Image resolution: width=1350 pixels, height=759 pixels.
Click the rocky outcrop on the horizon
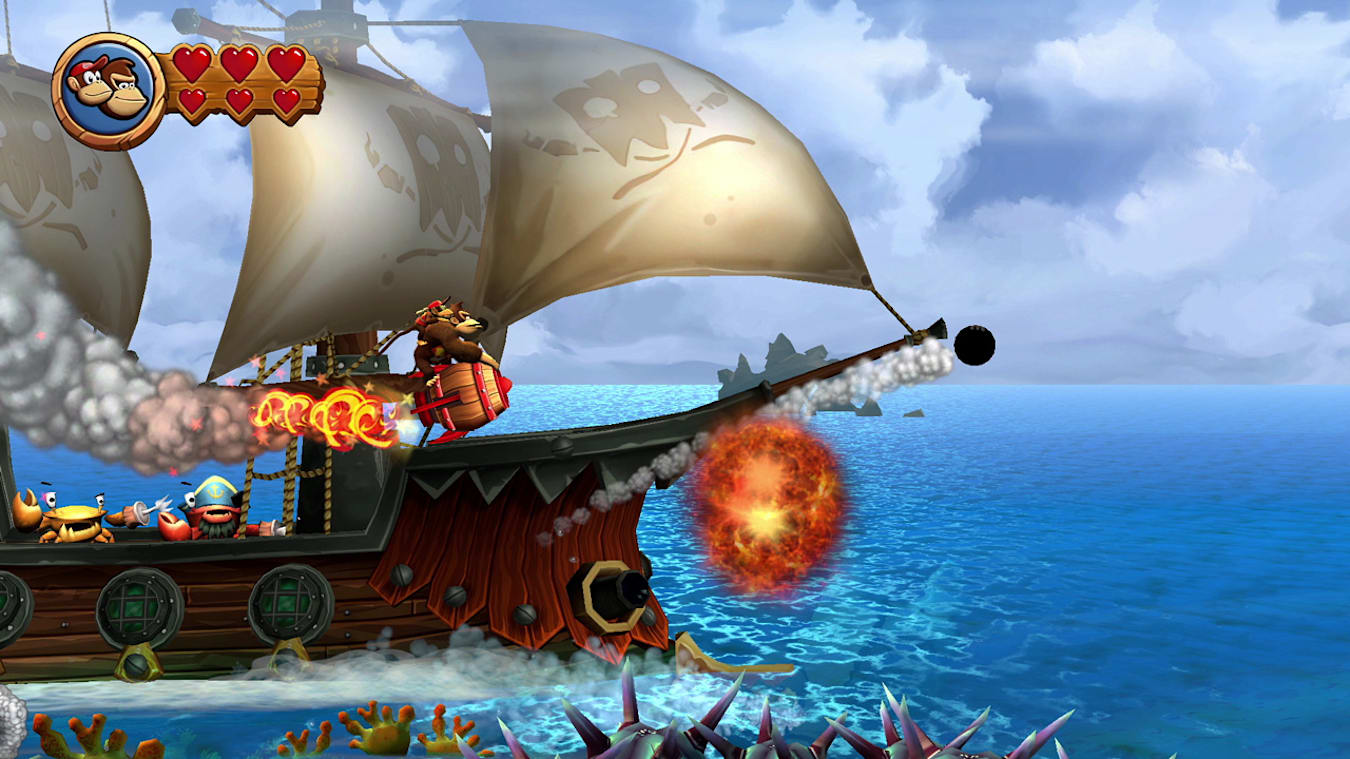coord(770,360)
